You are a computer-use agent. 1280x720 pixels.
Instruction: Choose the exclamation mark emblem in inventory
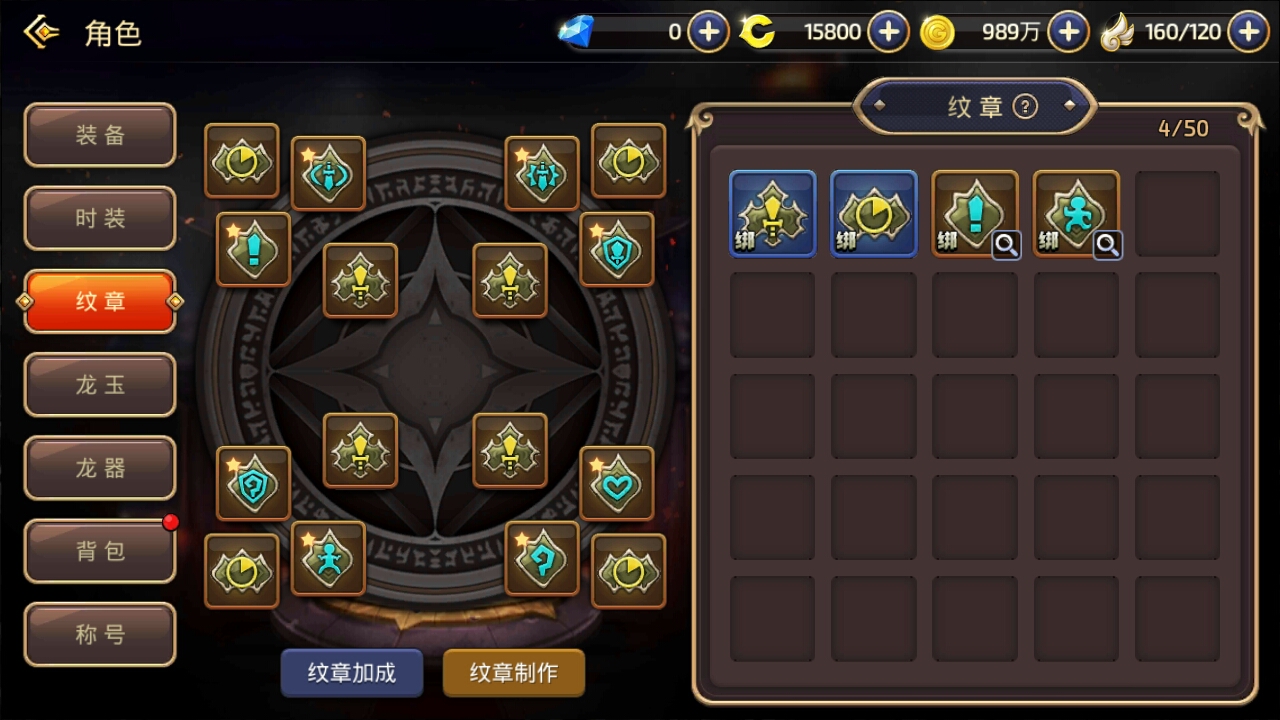974,213
